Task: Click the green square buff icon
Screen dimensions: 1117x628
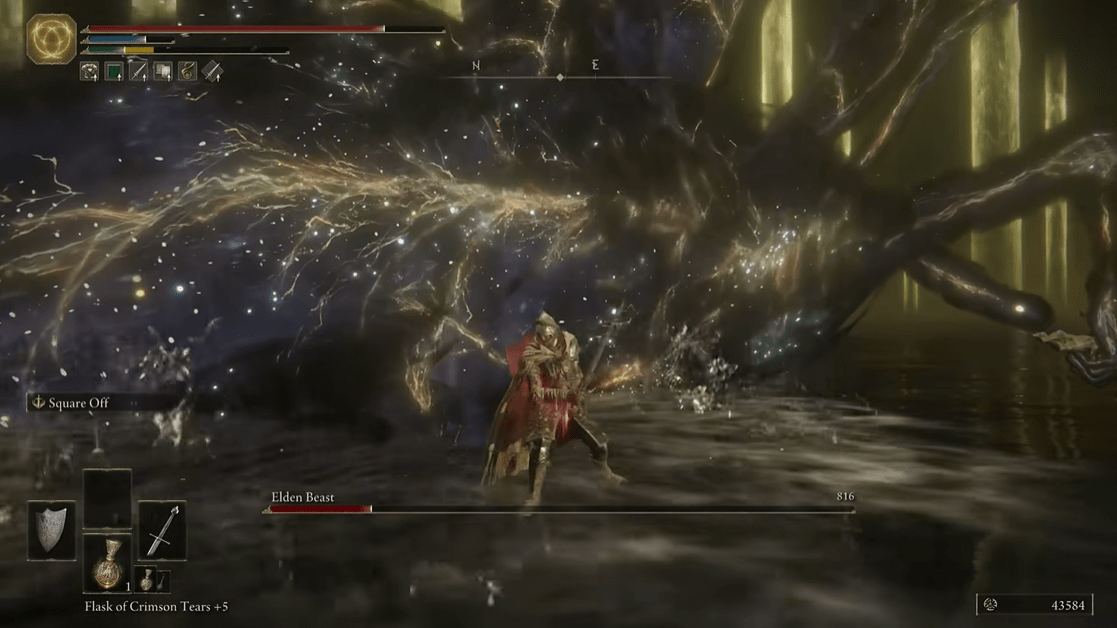Action: pyautogui.click(x=112, y=72)
